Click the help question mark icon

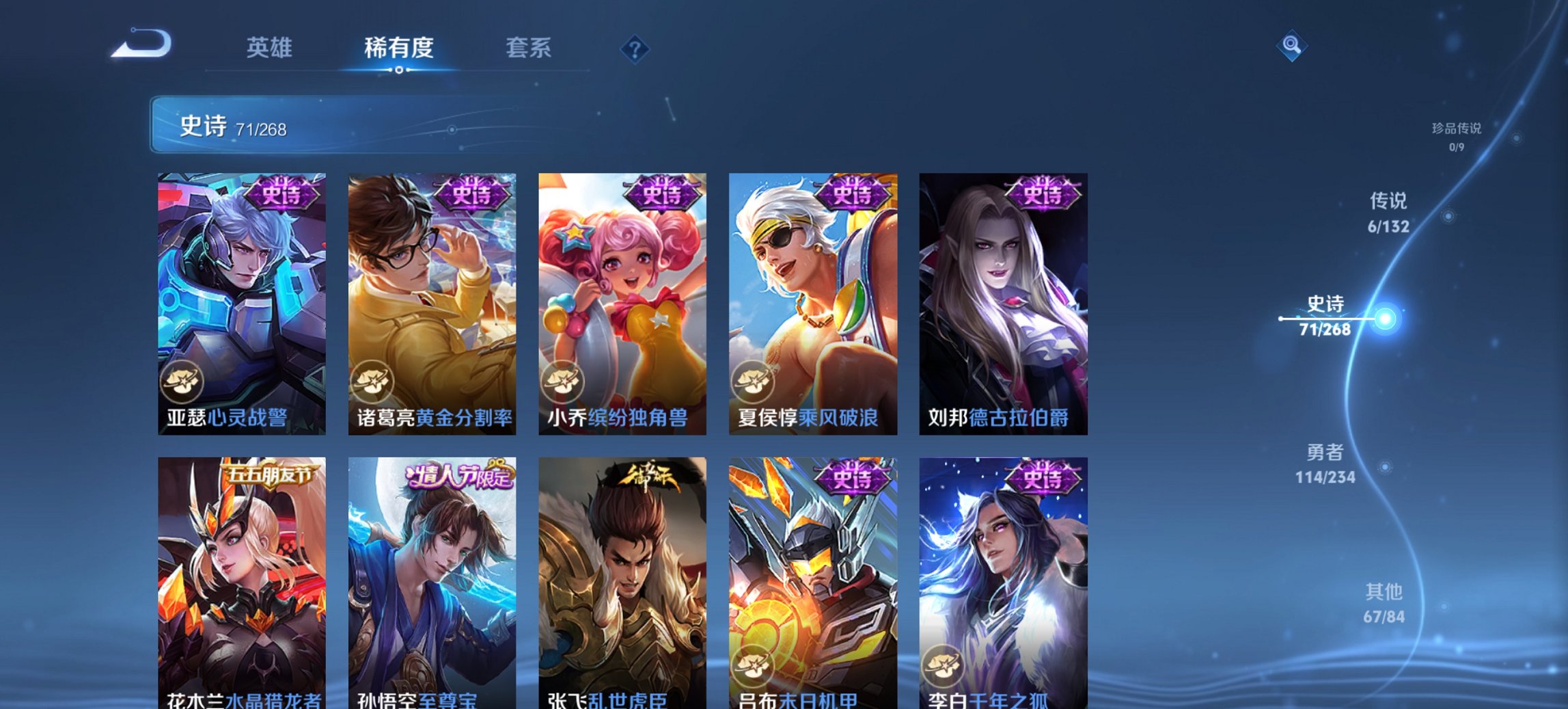click(634, 48)
